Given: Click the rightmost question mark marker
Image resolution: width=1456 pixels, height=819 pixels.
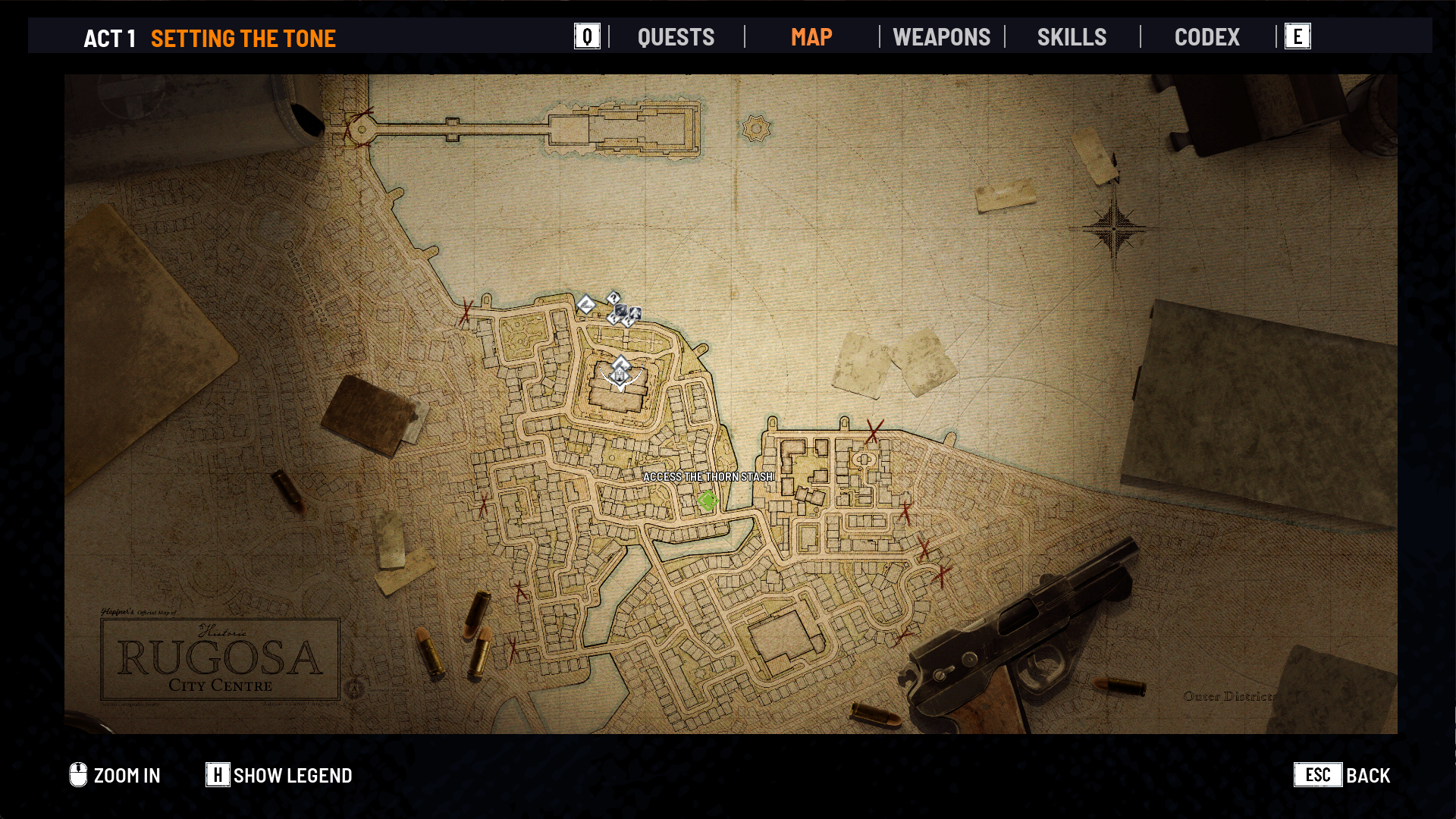Looking at the screenshot, I should (x=627, y=322).
